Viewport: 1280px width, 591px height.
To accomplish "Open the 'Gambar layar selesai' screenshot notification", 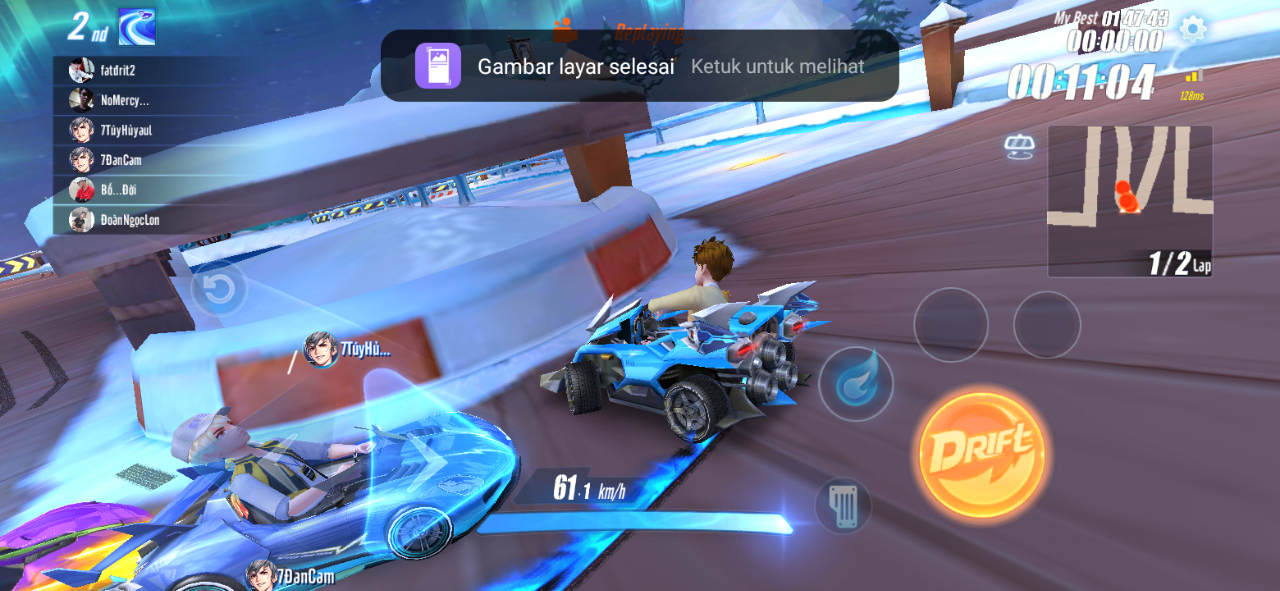I will click(639, 66).
